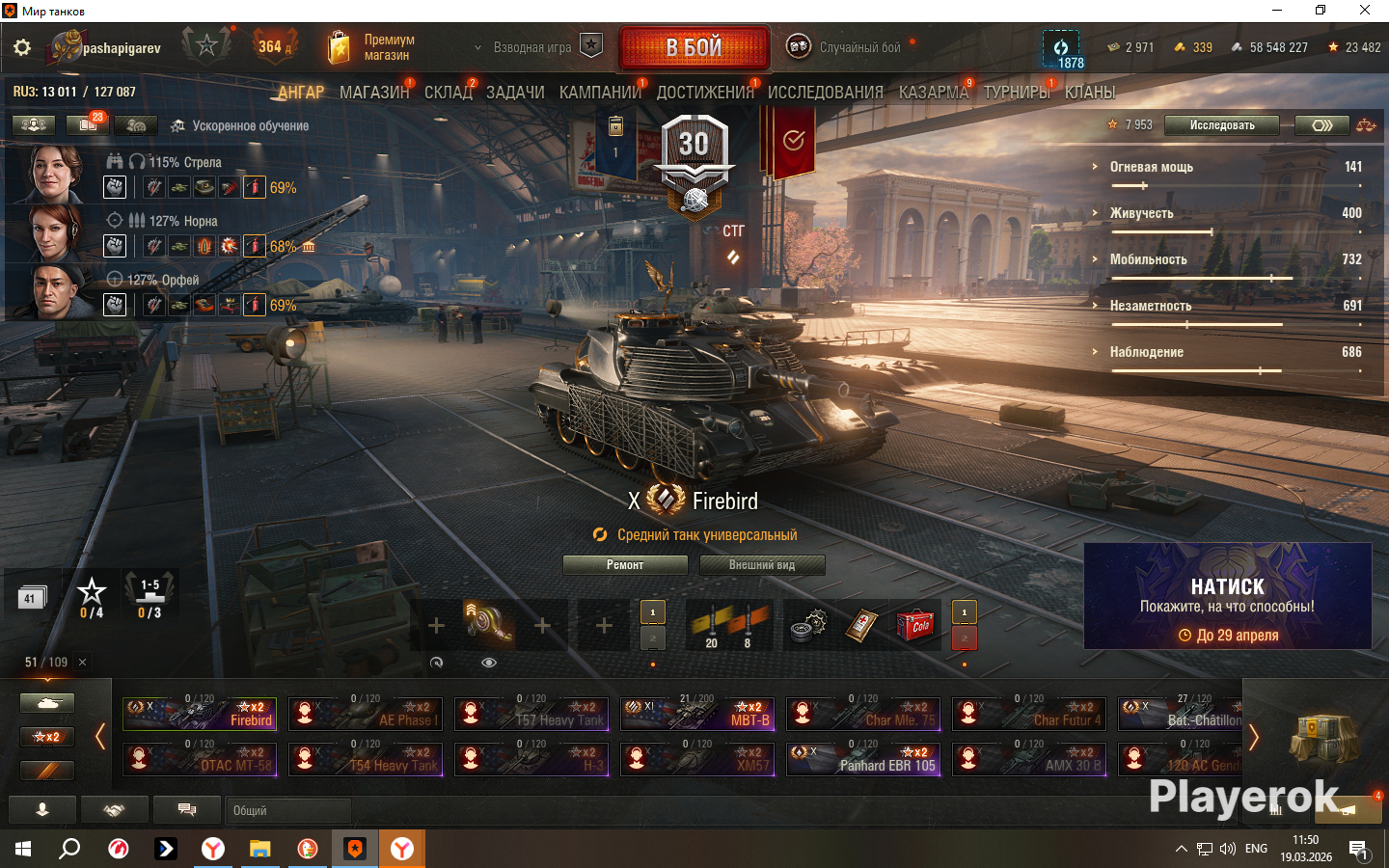Open the СКЛАД tab
Image resolution: width=1389 pixels, height=868 pixels.
click(449, 93)
